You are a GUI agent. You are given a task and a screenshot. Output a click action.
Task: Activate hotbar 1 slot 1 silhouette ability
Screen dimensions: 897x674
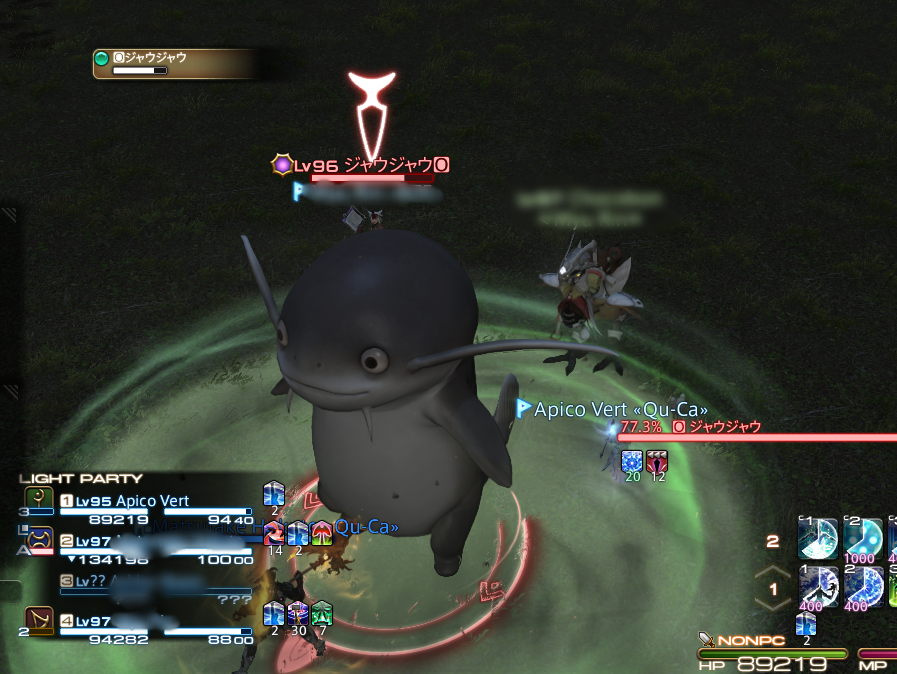click(817, 586)
